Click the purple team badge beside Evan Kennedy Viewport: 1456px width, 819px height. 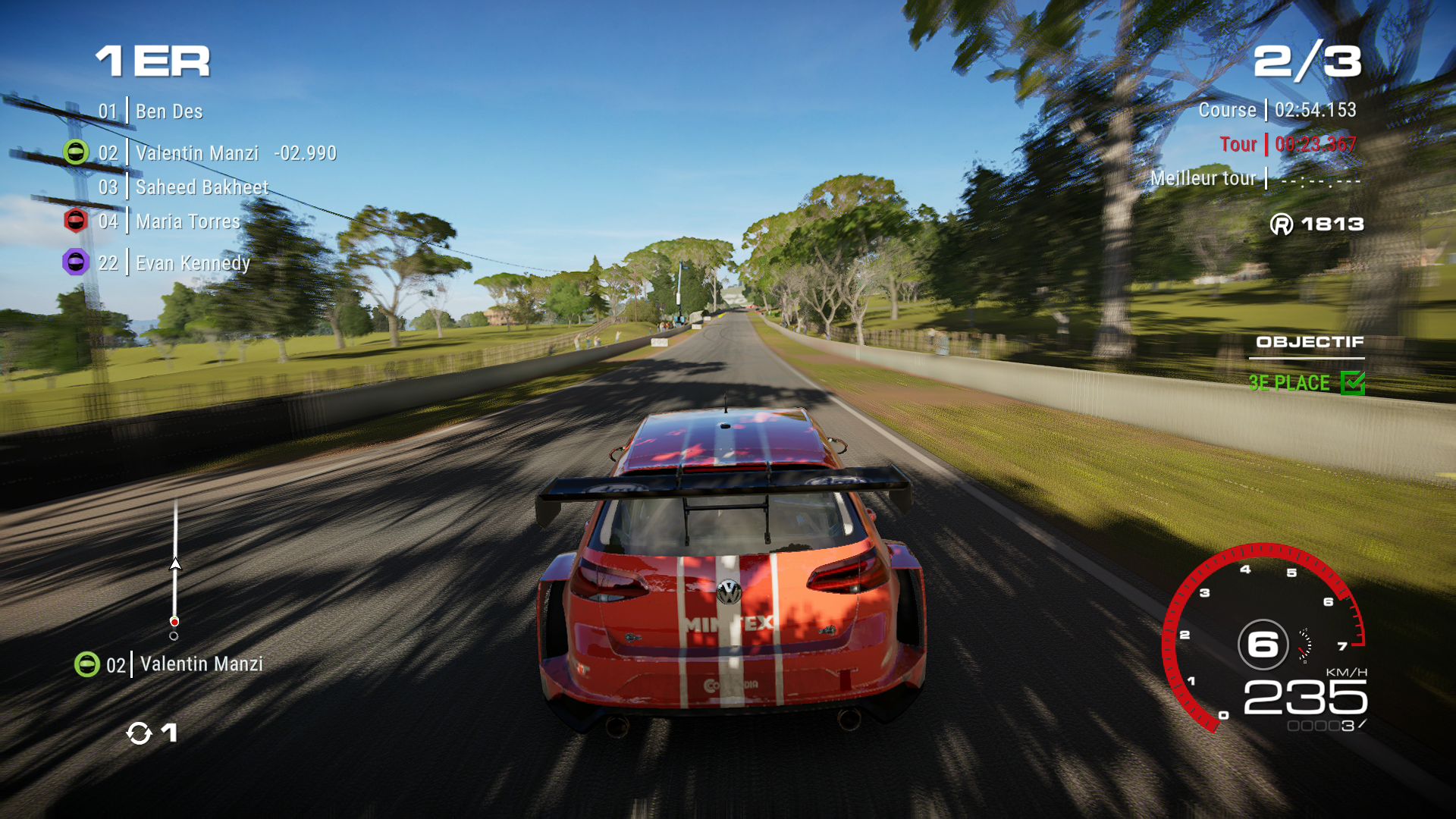click(76, 262)
